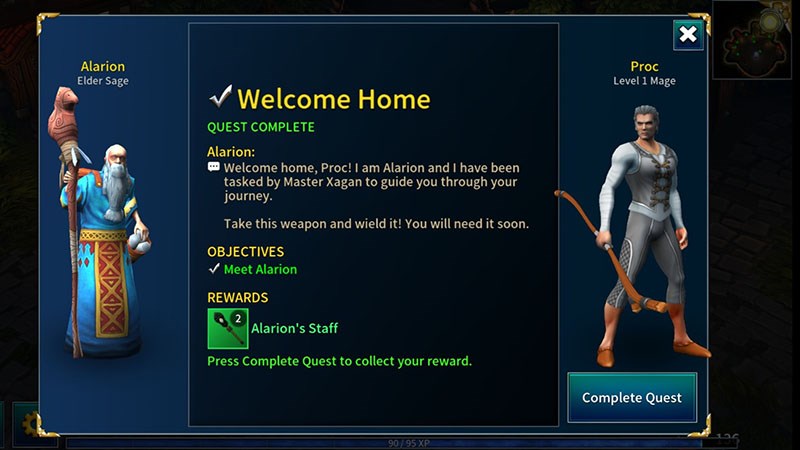This screenshot has height=450, width=800.
Task: Collect reward with Complete Quest button
Action: pos(632,398)
